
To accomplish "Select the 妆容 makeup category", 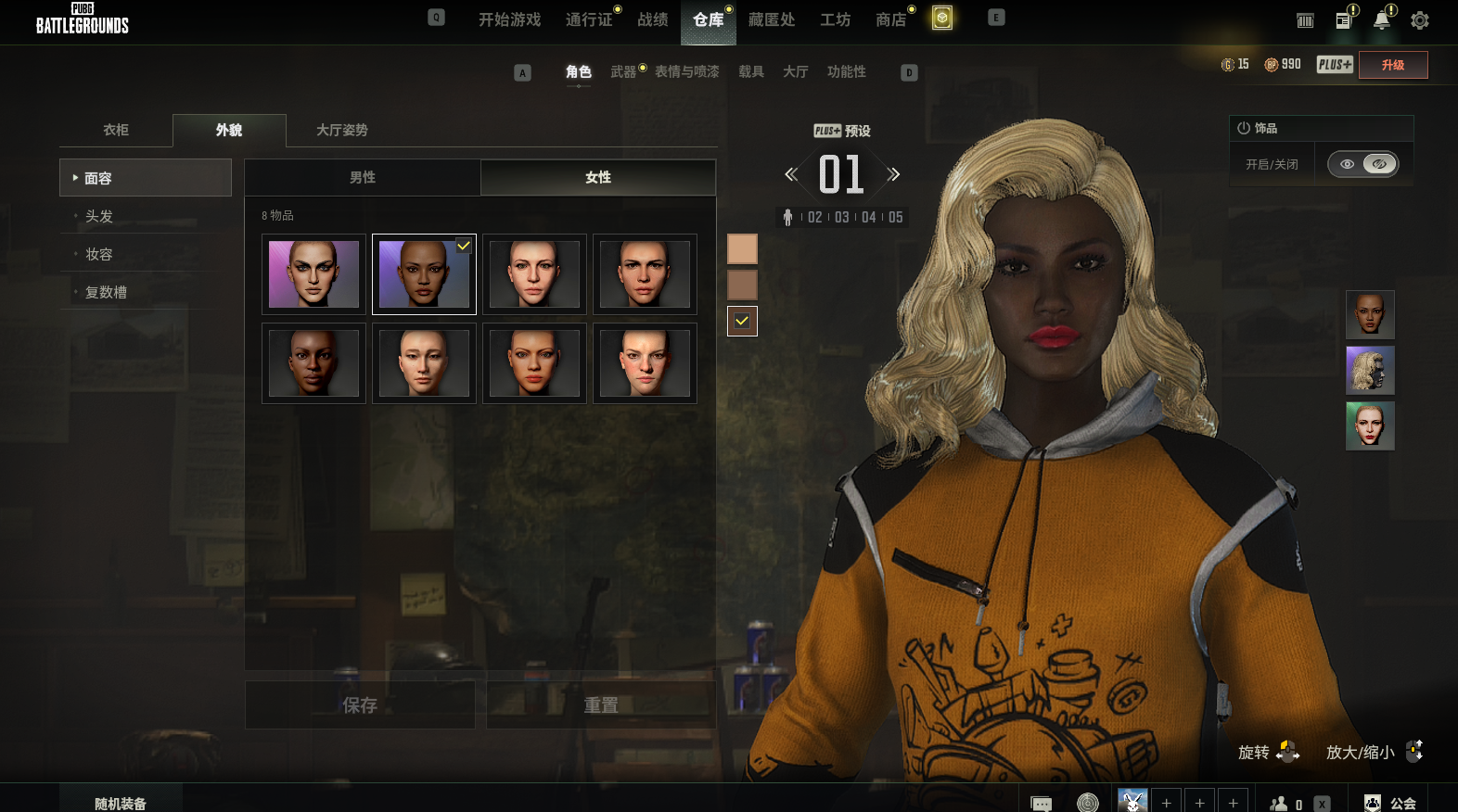I will [99, 254].
